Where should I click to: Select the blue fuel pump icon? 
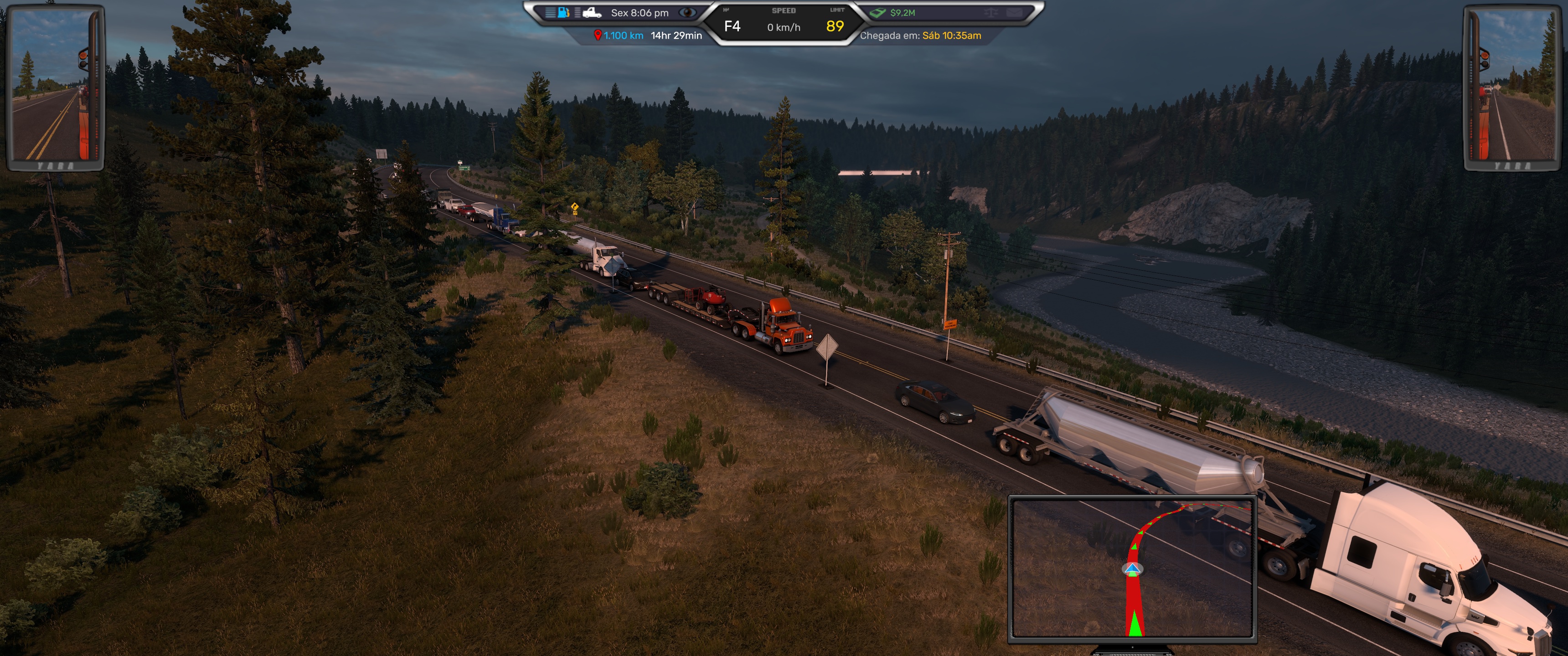tap(564, 12)
